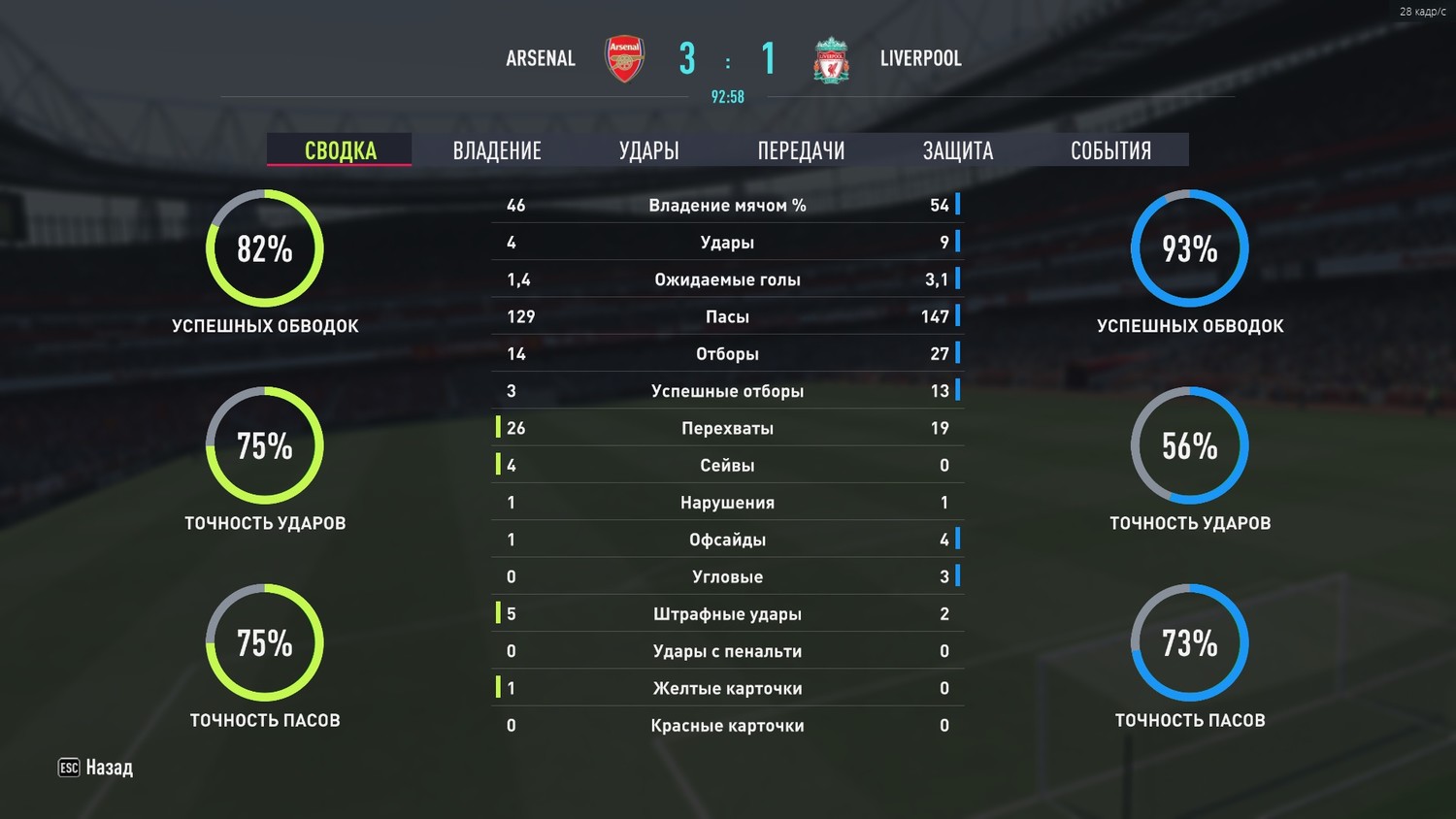Image resolution: width=1456 pixels, height=819 pixels.
Task: Select the Сводка tab
Action: click(x=340, y=150)
